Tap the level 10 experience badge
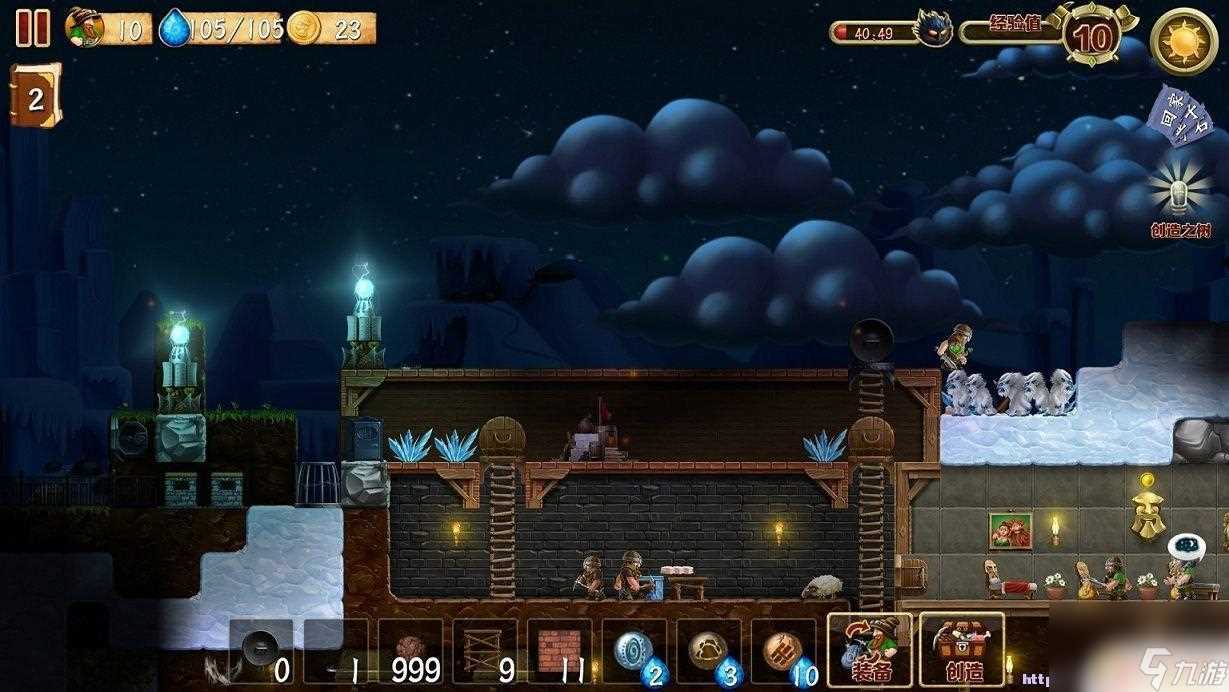This screenshot has height=692, width=1229. click(1094, 38)
